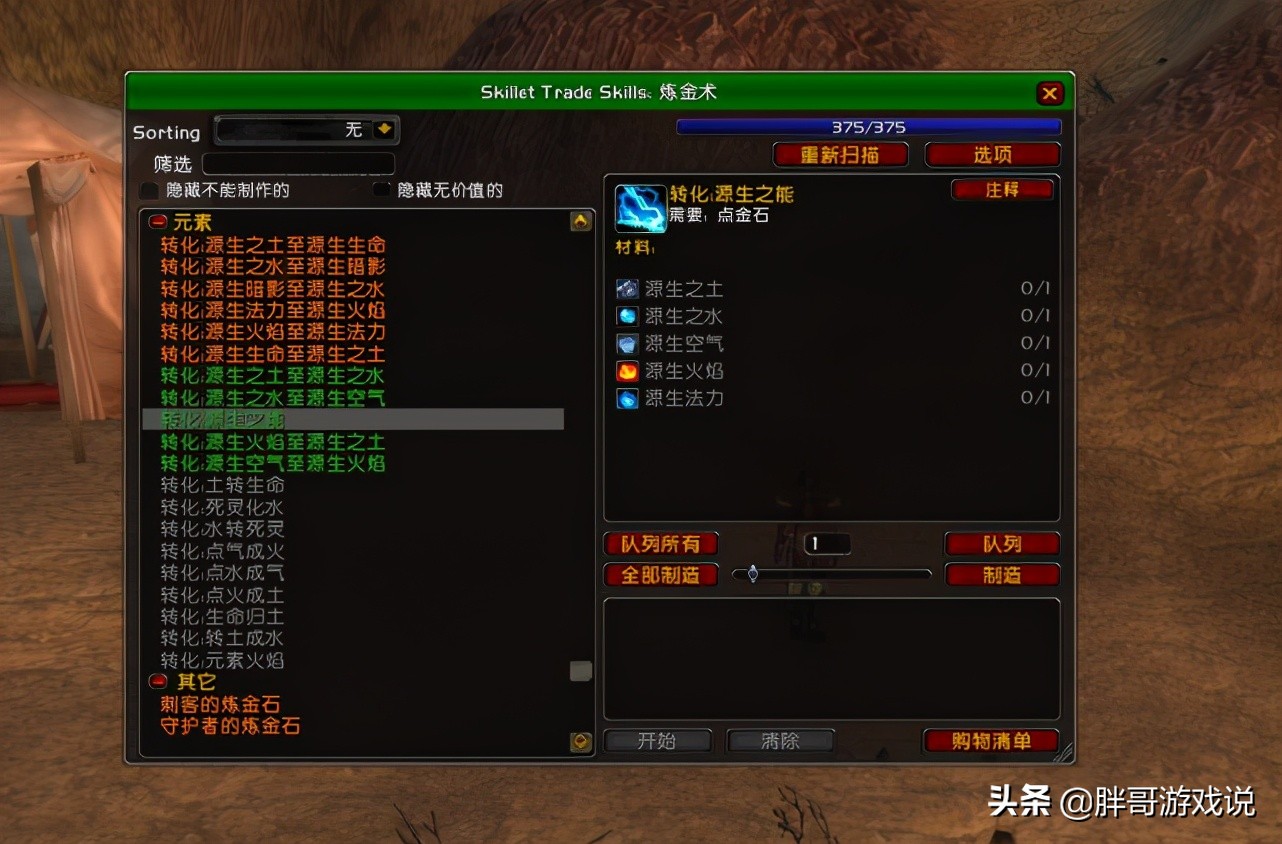Click the 源生之水 reagent icon
1282x844 pixels.
click(628, 316)
